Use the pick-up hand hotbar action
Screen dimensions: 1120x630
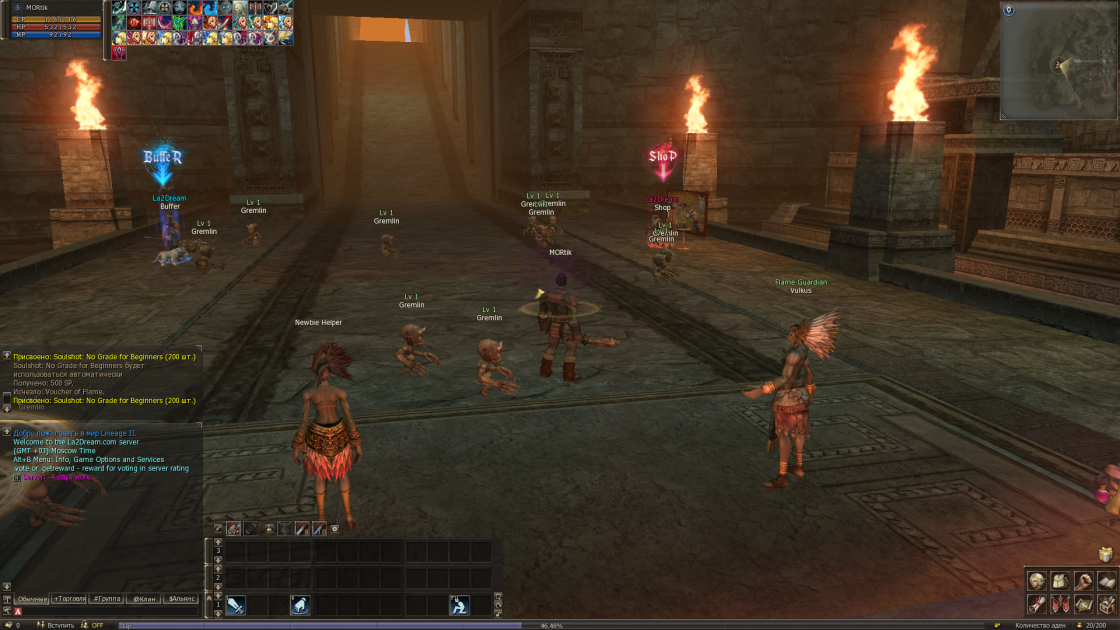tap(299, 605)
